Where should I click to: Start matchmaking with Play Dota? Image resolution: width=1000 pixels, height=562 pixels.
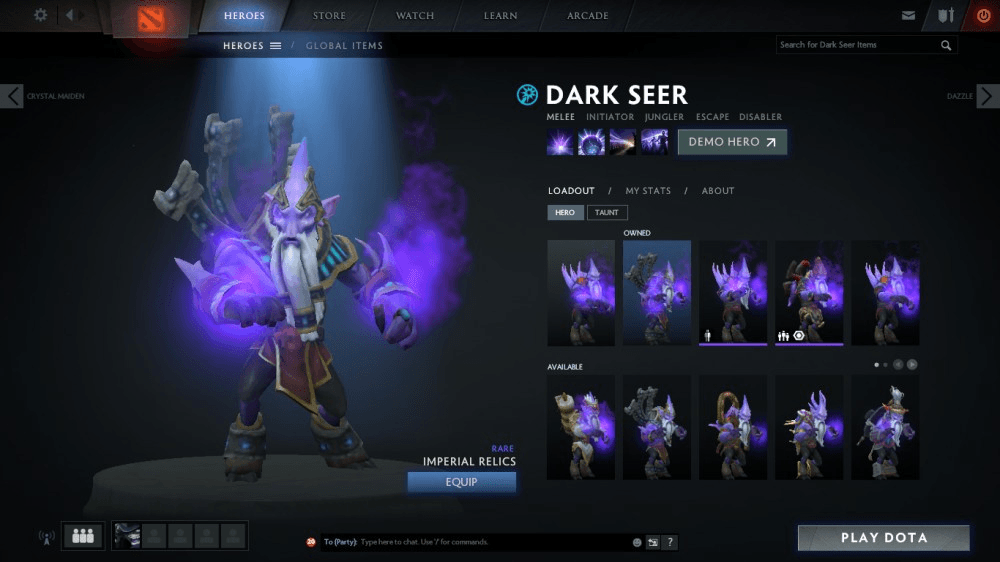point(883,538)
